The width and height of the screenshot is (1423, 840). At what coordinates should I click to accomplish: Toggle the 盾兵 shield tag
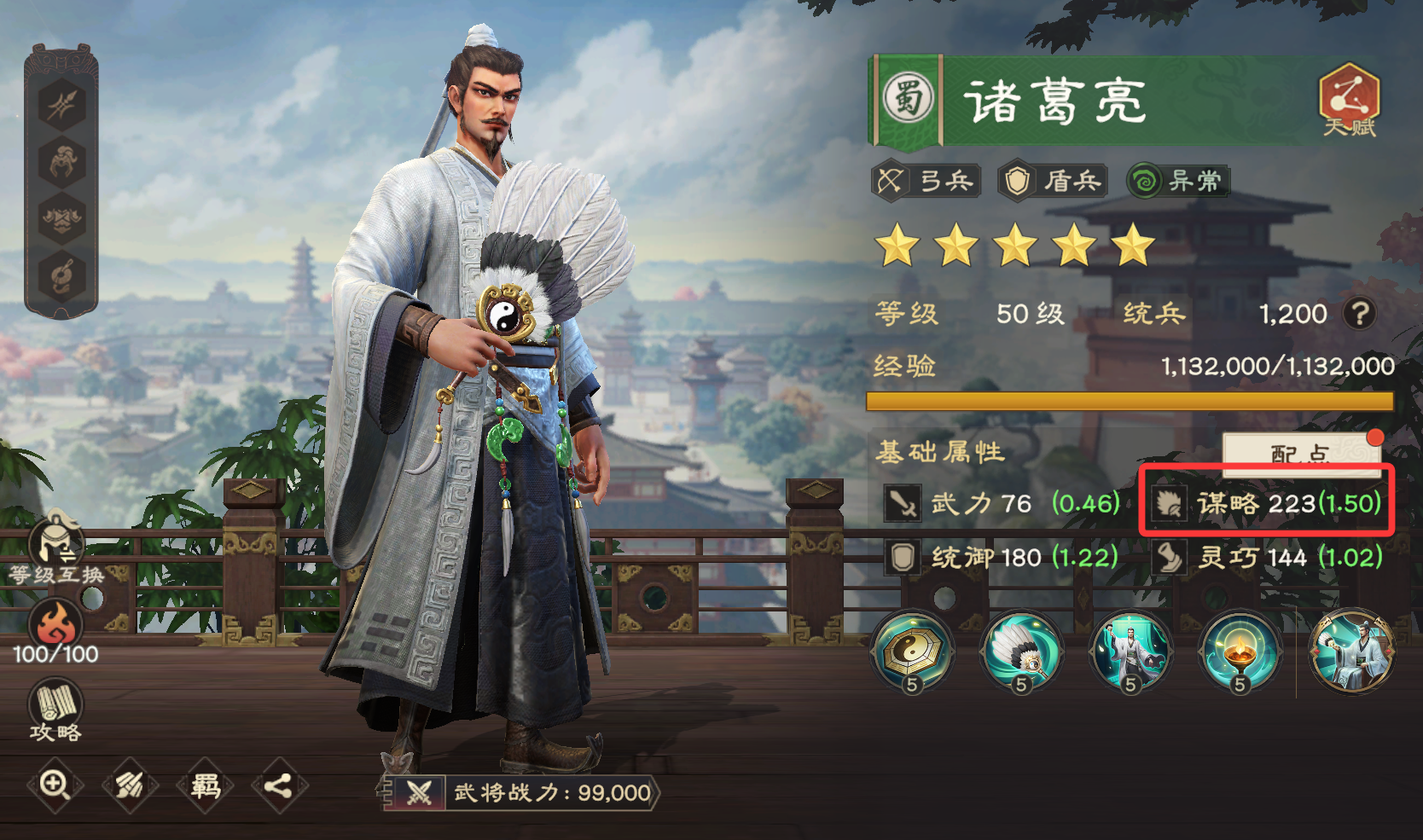pyautogui.click(x=1053, y=181)
